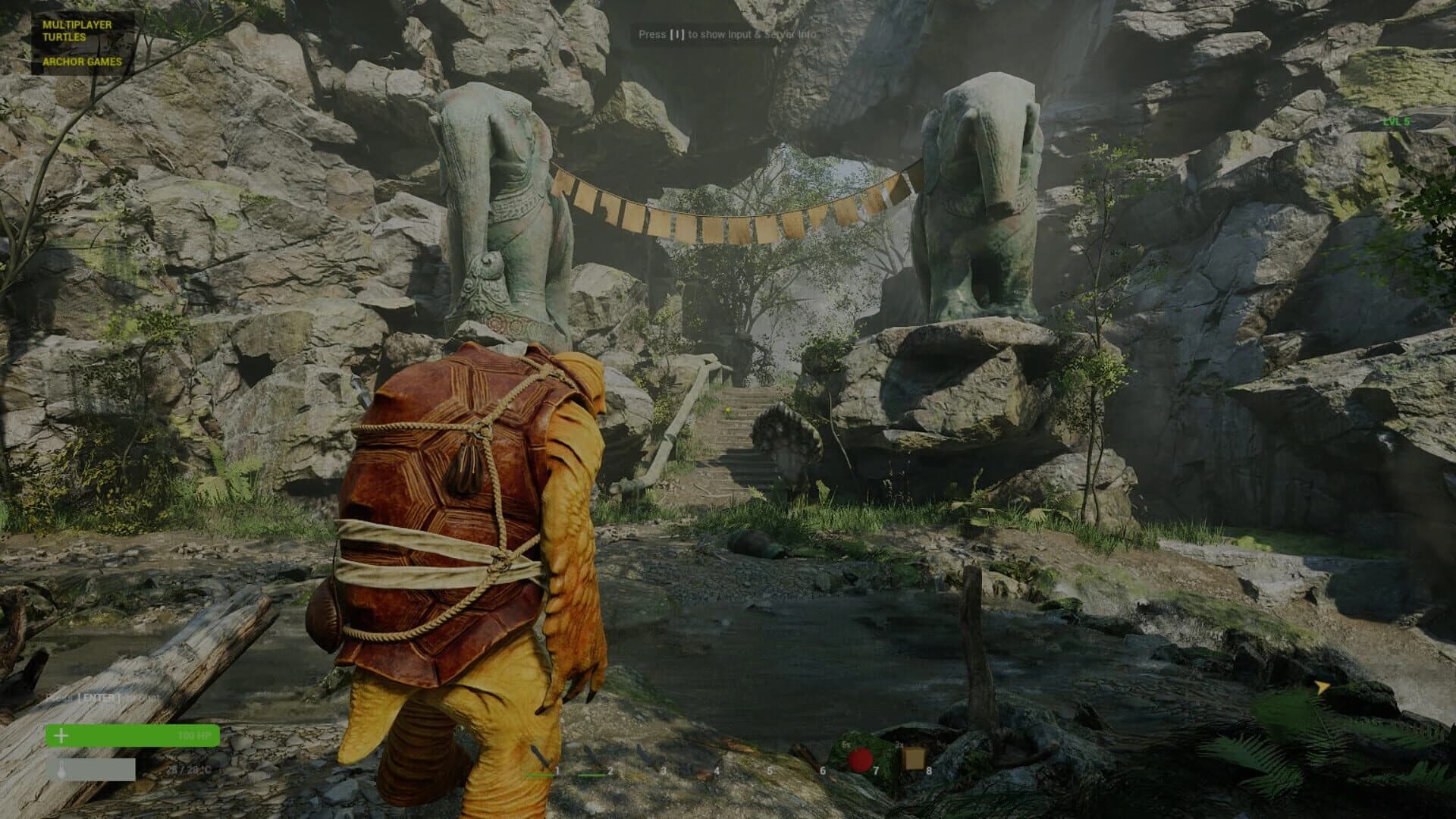Screen dimensions: 1456x819
Task: Click the plus icon on the health bar
Action: (61, 736)
